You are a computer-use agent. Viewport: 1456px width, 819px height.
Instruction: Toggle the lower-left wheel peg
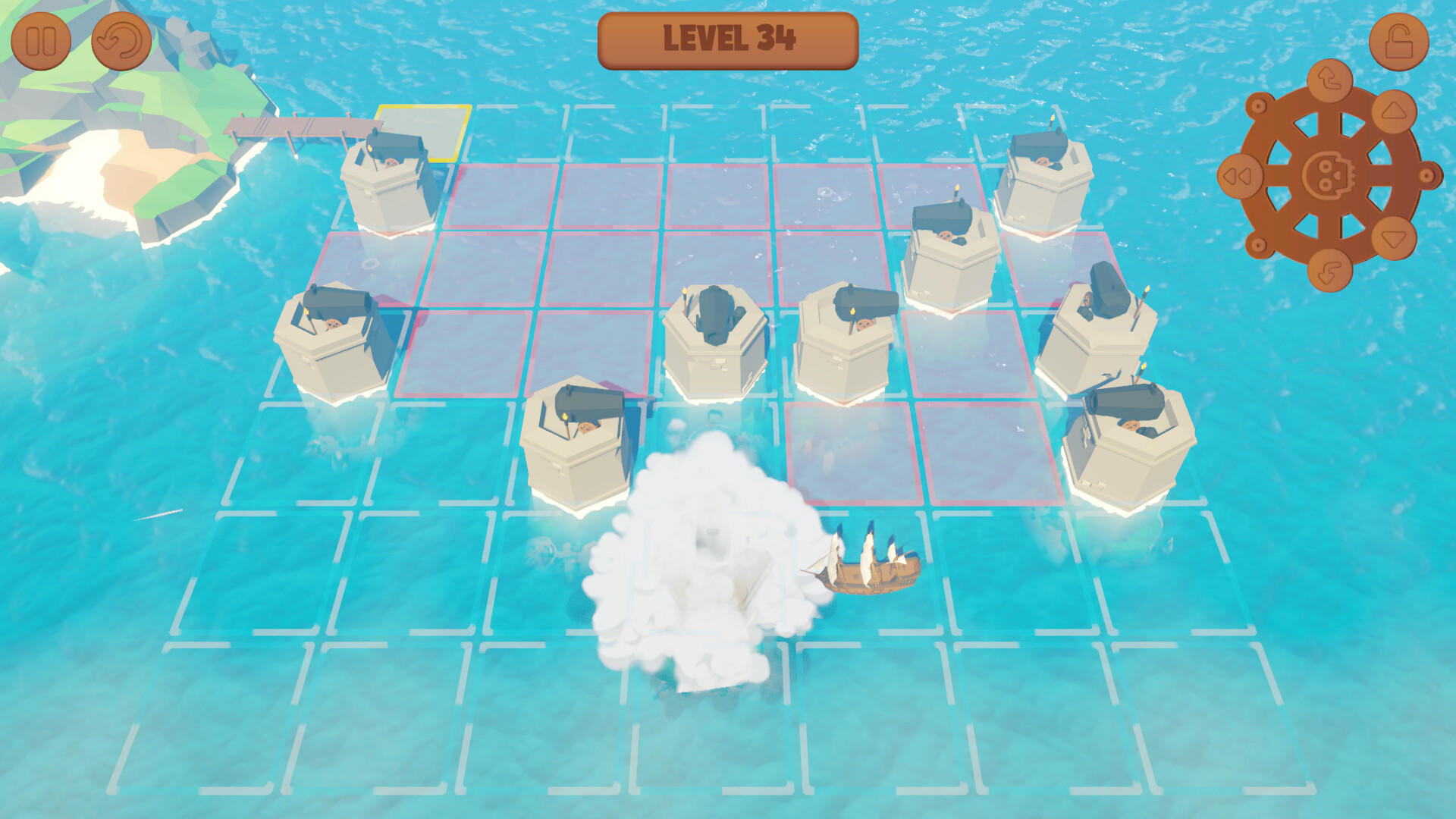tap(1258, 245)
